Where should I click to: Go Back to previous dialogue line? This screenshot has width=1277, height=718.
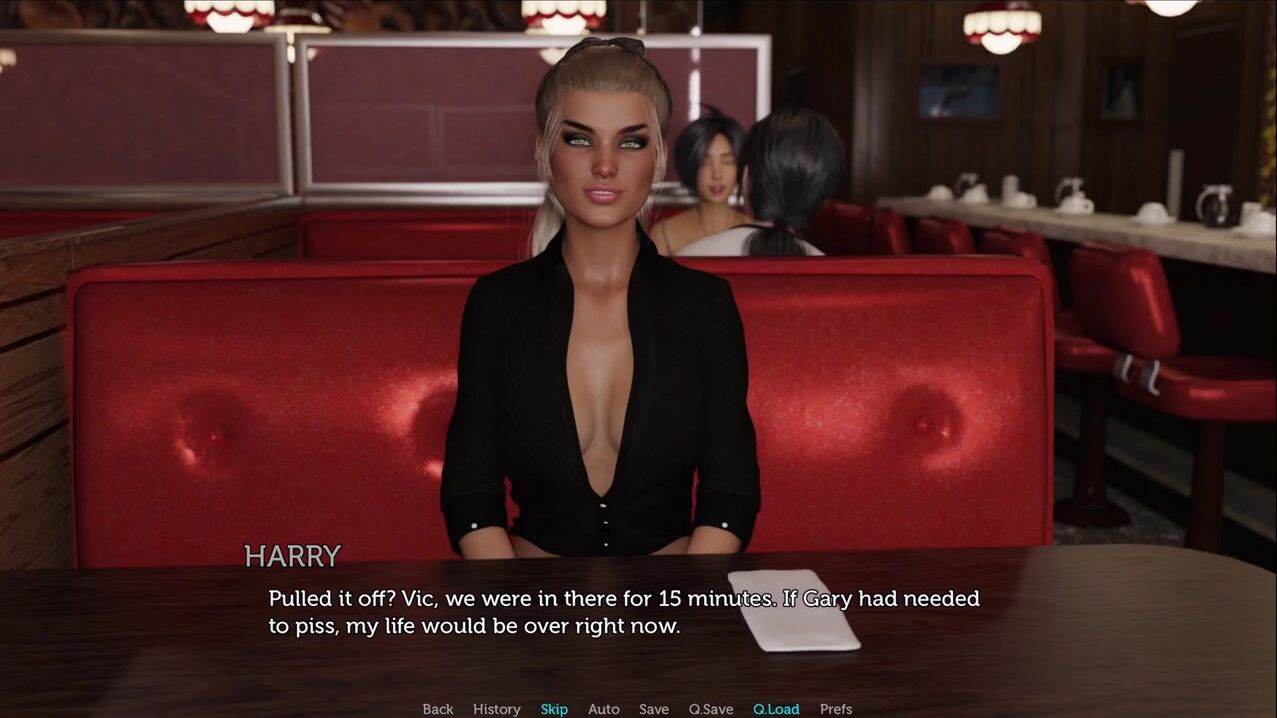click(x=437, y=709)
